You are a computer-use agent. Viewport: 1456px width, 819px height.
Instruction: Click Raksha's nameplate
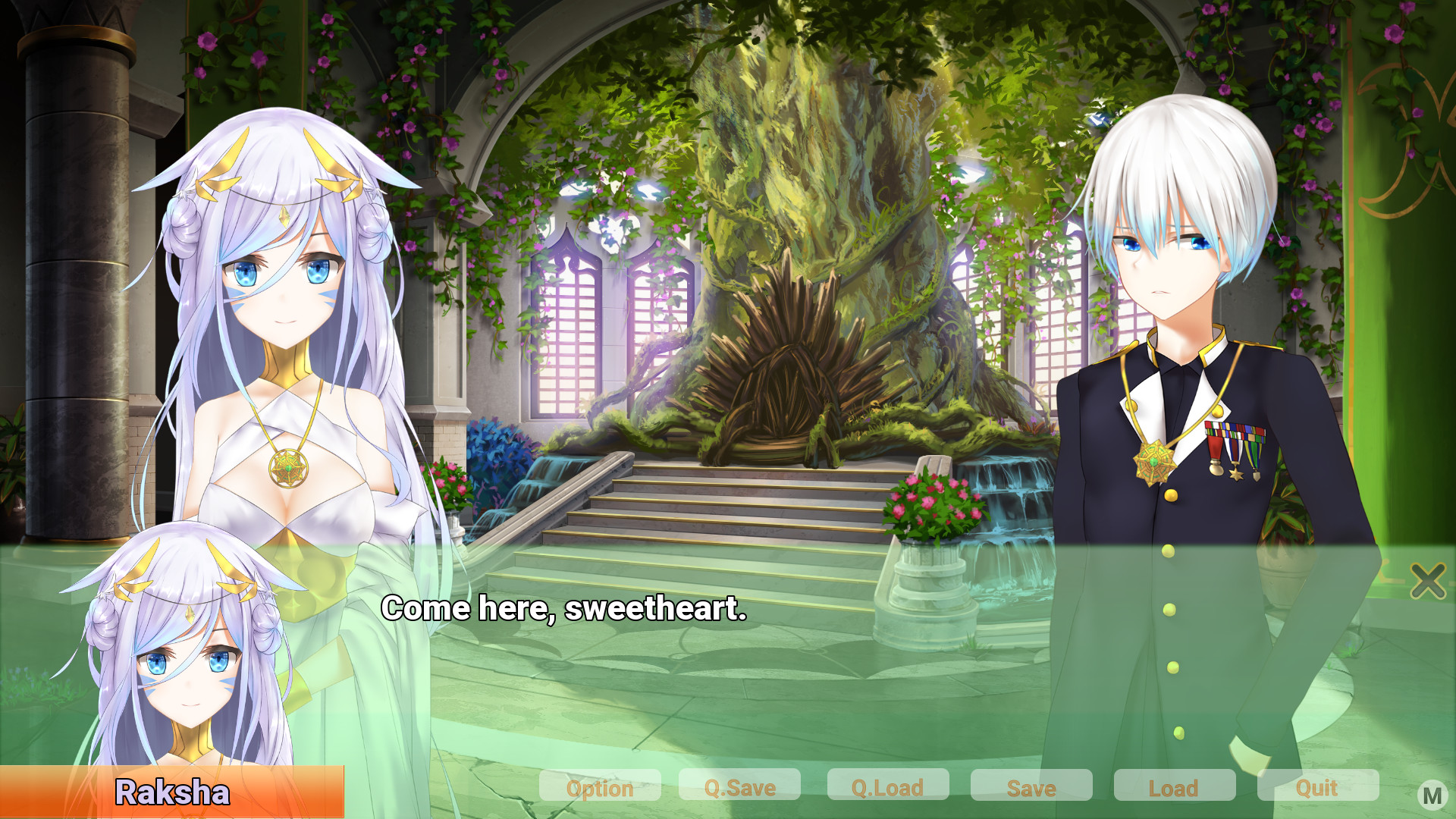click(173, 793)
